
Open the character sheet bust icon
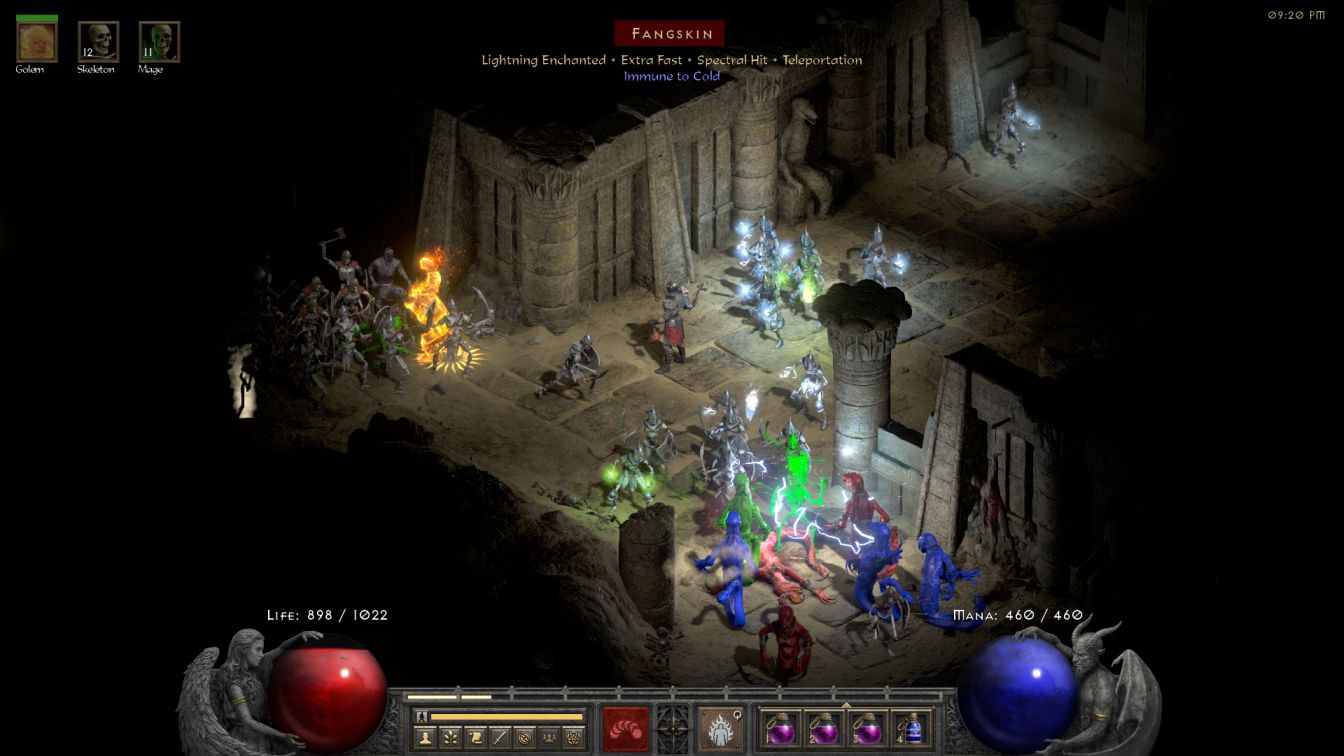(x=424, y=738)
